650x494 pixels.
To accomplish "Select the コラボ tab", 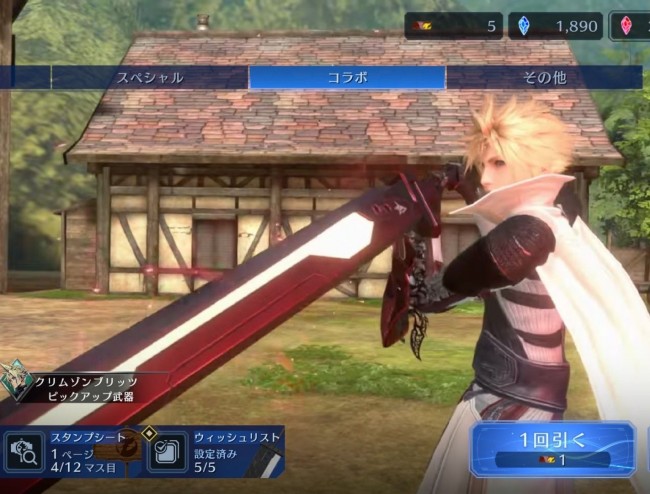I will pos(347,77).
